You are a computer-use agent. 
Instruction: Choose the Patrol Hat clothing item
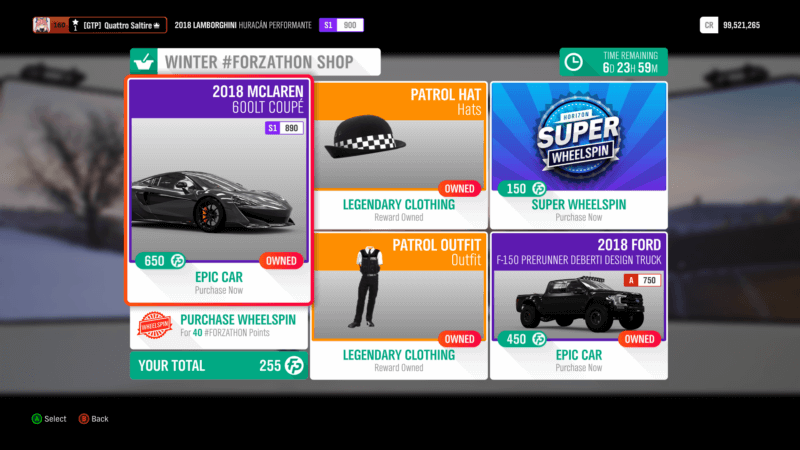pos(399,155)
